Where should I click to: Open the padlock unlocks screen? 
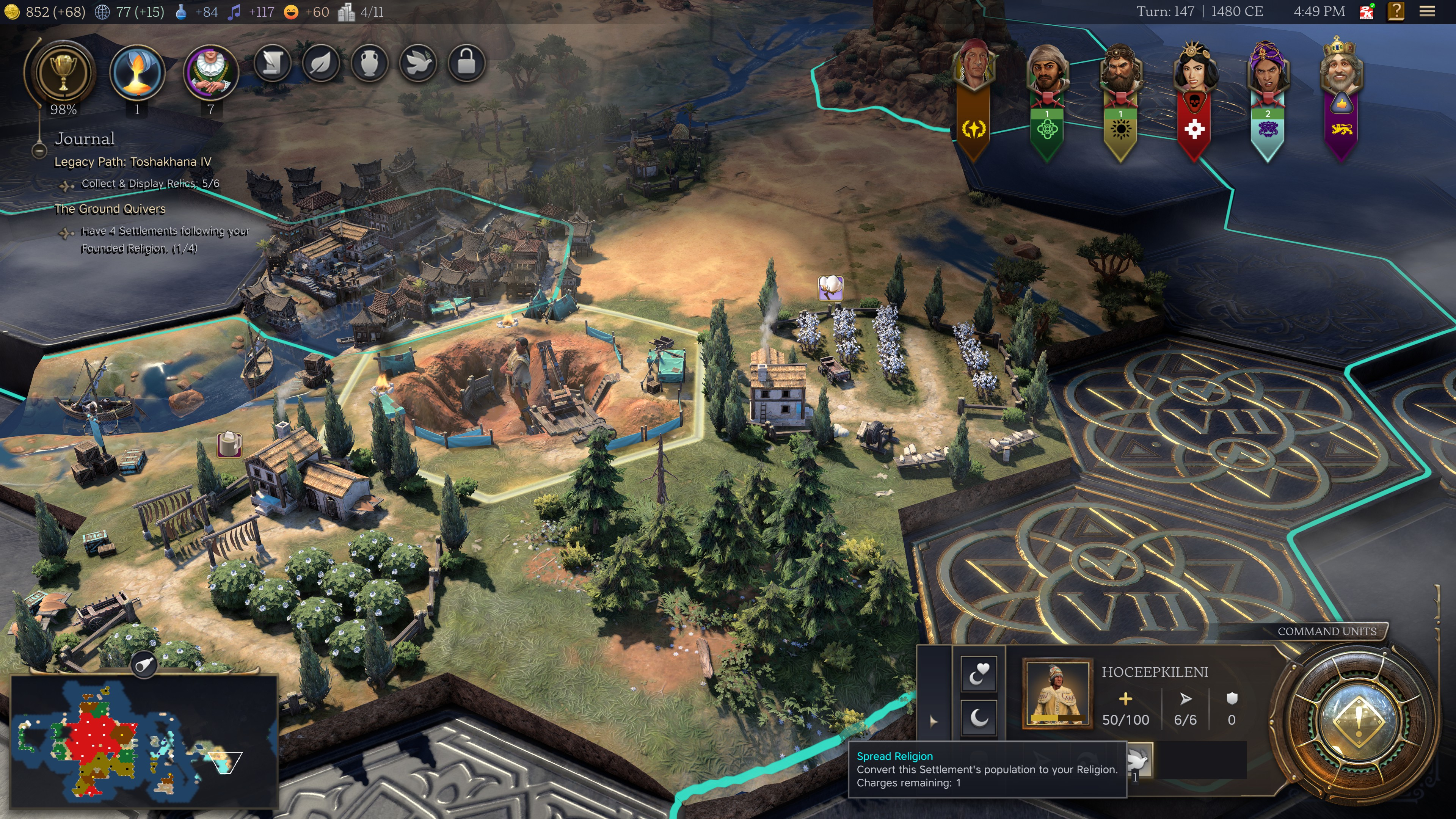point(466,63)
